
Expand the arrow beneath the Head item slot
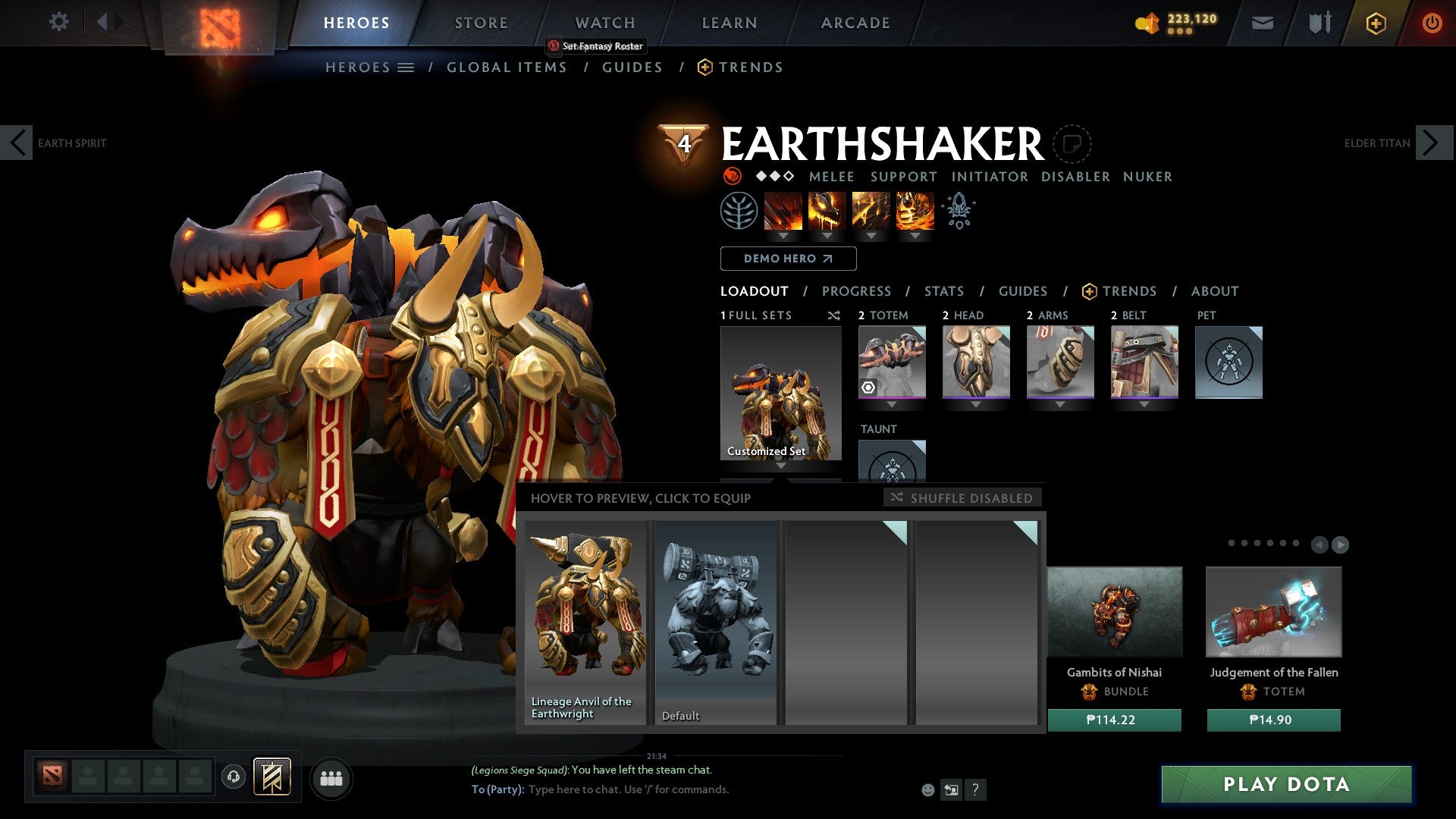point(975,404)
